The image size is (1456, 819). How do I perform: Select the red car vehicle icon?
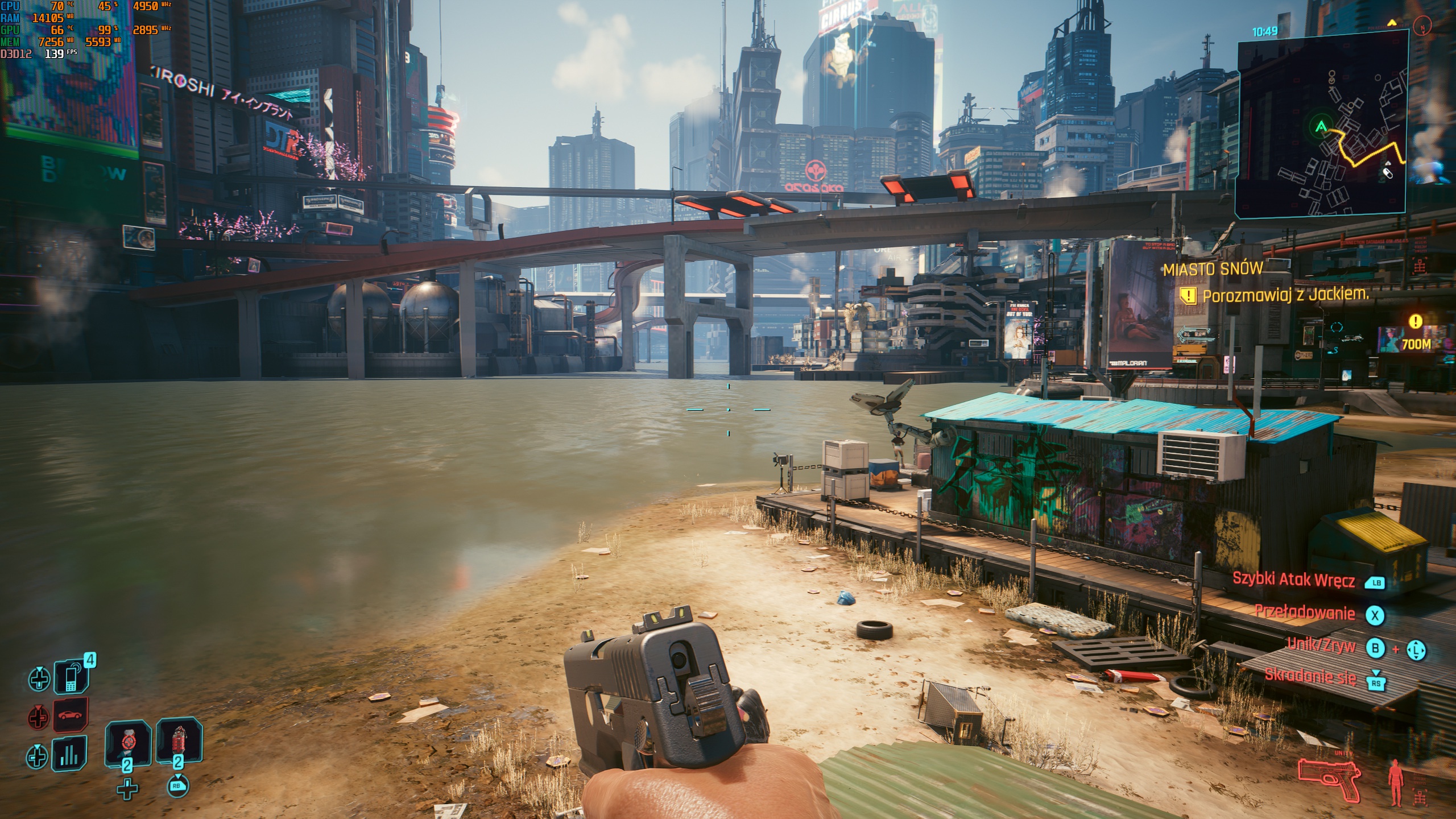coord(71,715)
